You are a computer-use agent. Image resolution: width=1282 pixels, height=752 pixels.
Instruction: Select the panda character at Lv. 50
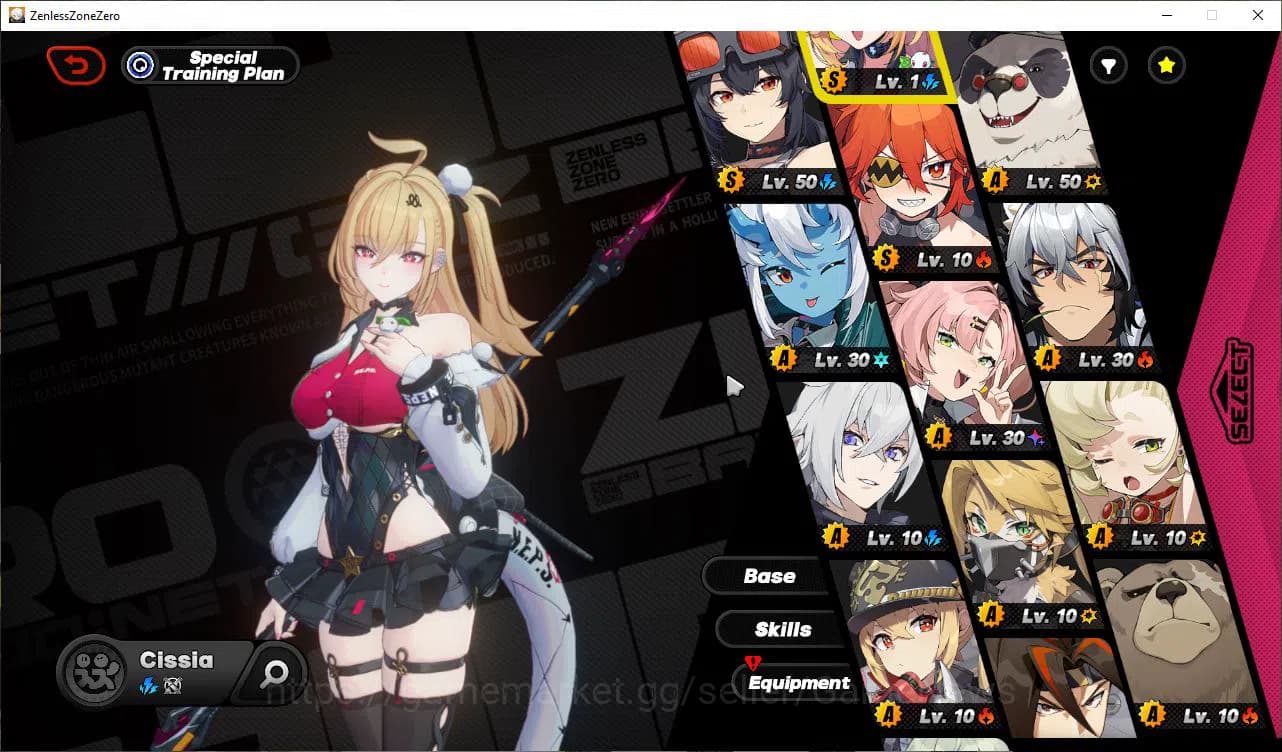[1030, 110]
